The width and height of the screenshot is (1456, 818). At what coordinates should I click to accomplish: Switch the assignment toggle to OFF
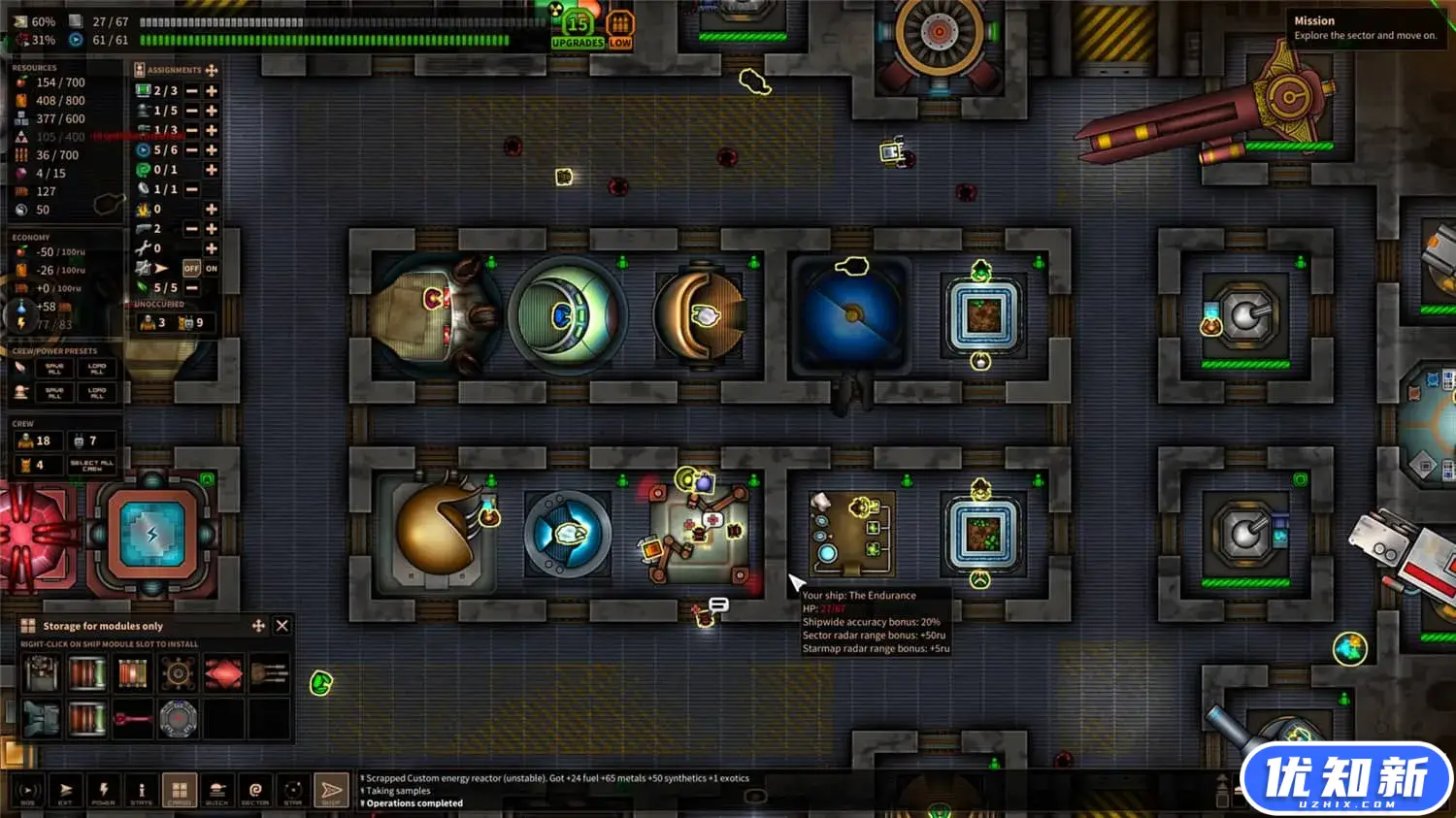pos(191,268)
